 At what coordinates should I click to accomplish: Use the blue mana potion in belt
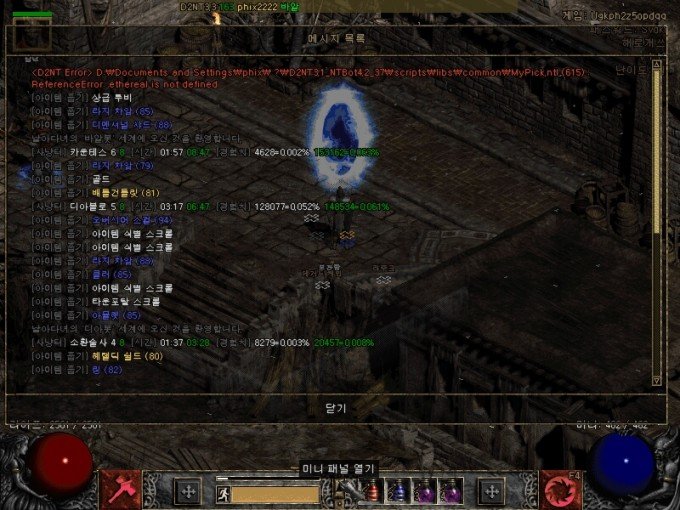396,491
